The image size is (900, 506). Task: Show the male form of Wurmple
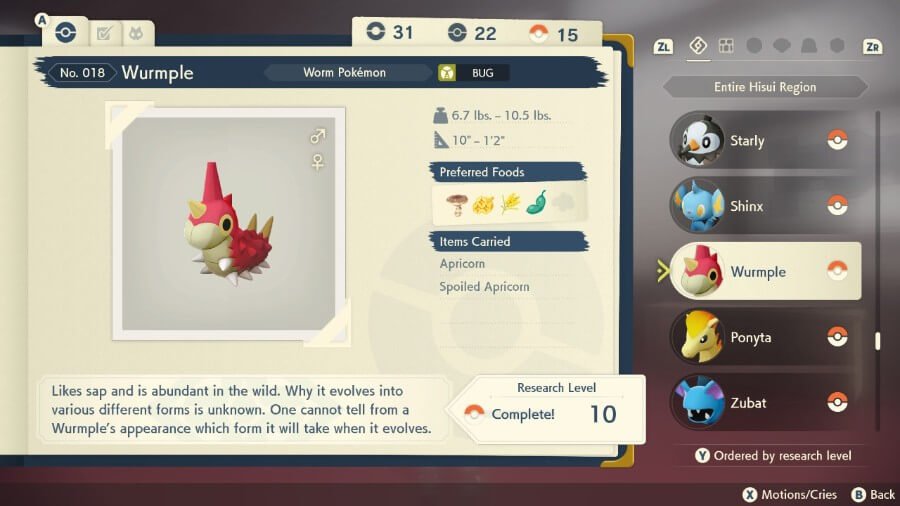[x=318, y=136]
